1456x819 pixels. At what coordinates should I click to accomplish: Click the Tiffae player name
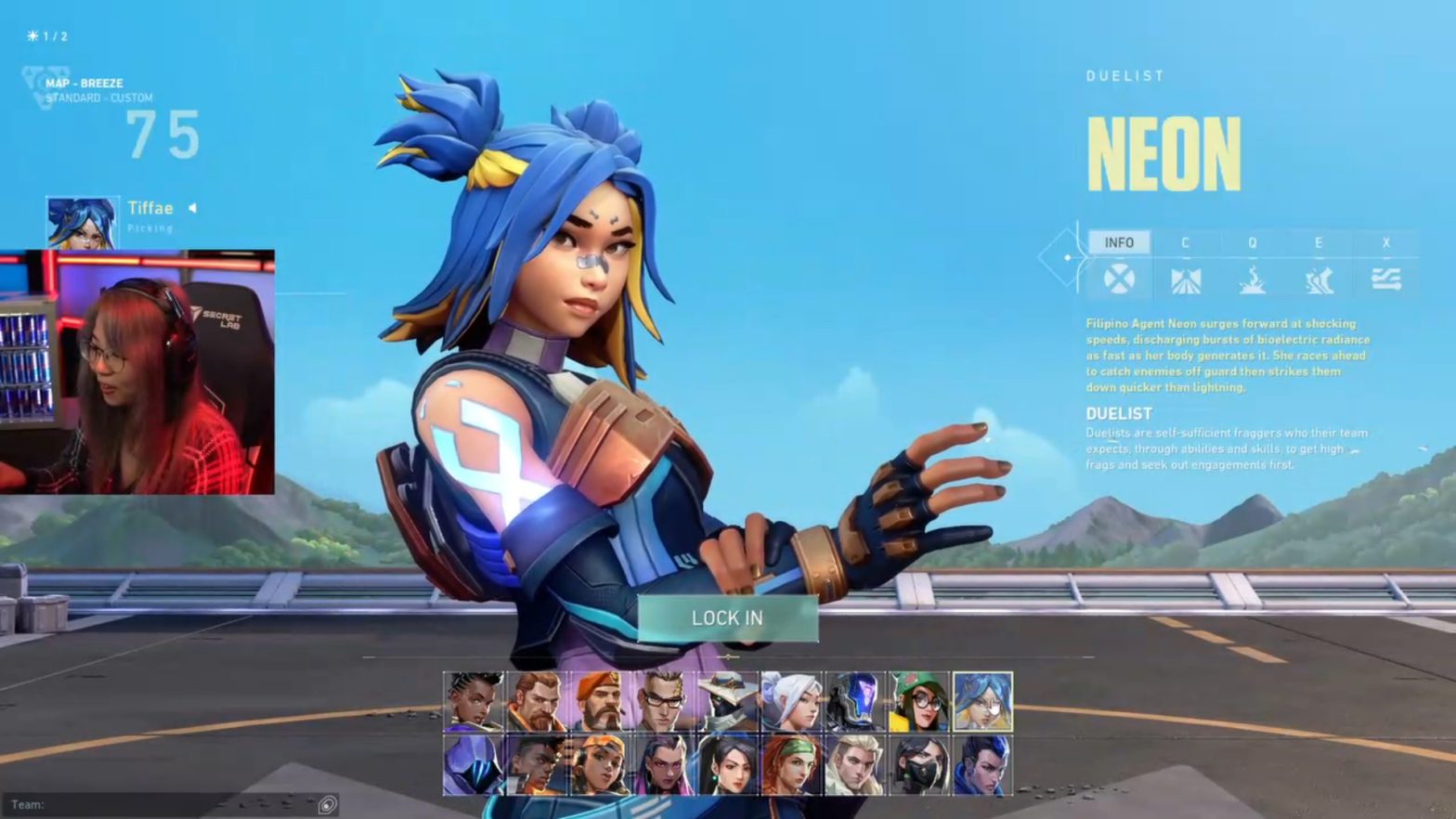pos(149,208)
